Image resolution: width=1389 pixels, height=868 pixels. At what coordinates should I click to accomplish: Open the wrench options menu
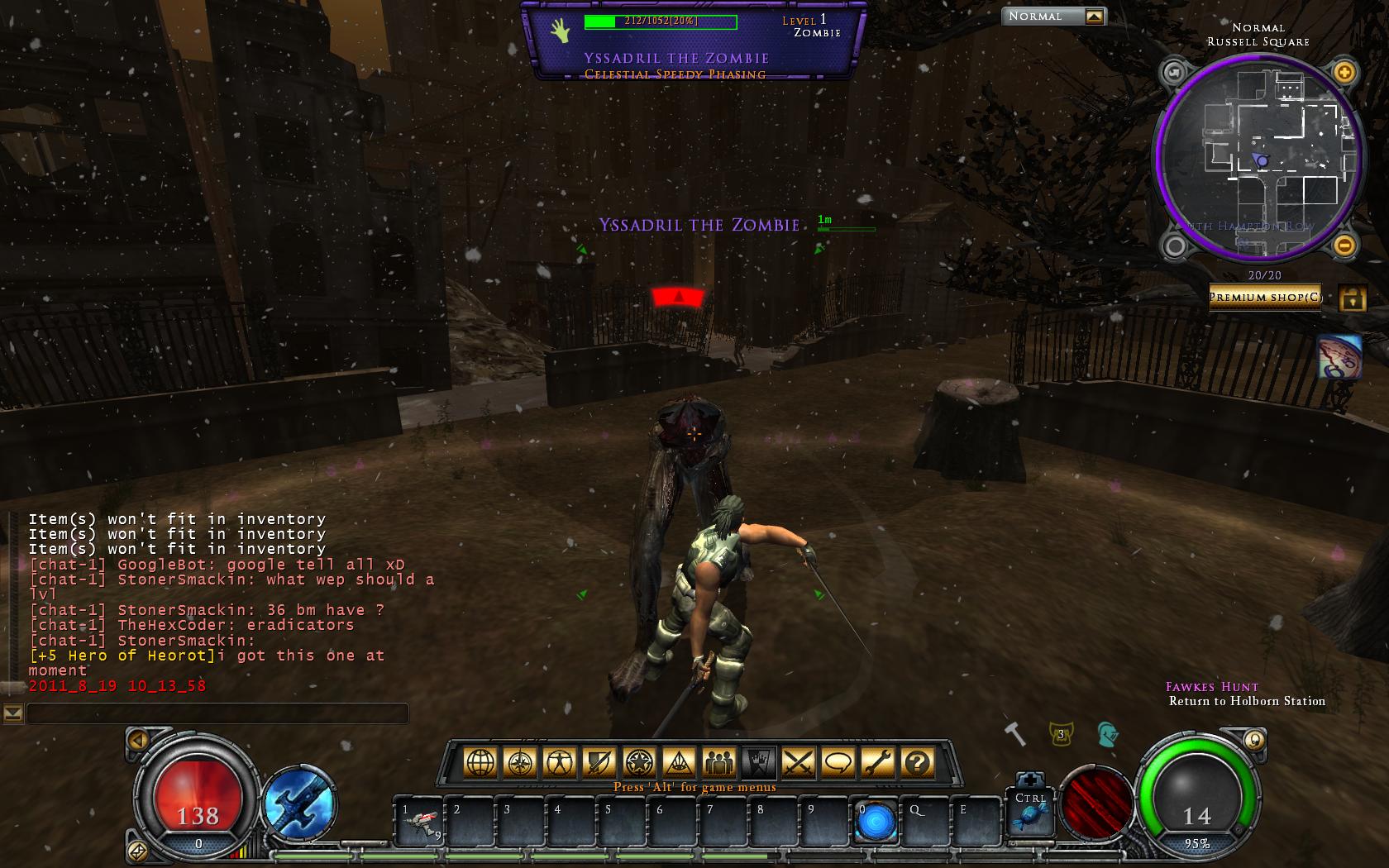click(877, 762)
